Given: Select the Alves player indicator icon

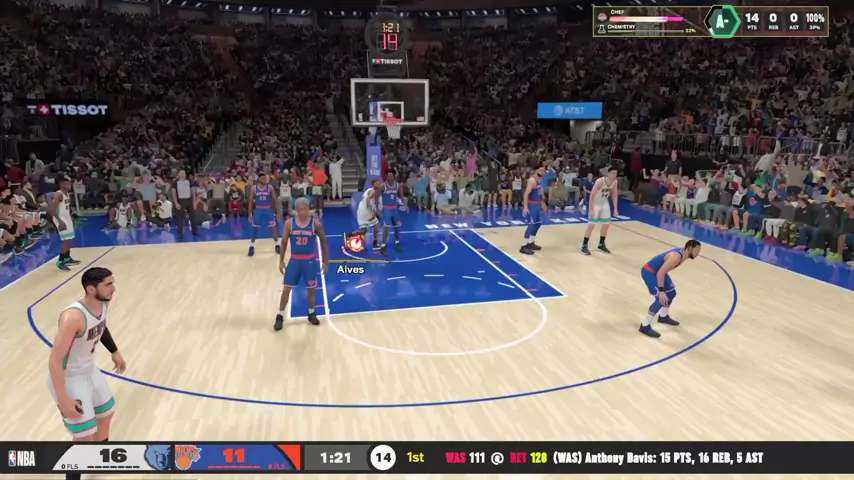Looking at the screenshot, I should click(x=354, y=243).
